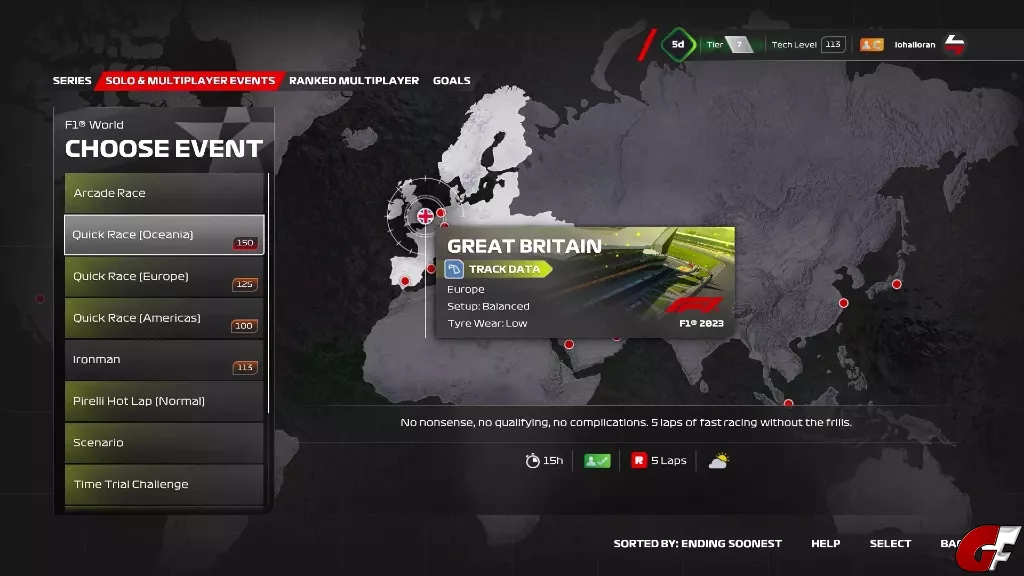Choose the Arcade Race event
Viewport: 1024px width, 576px height.
165,193
